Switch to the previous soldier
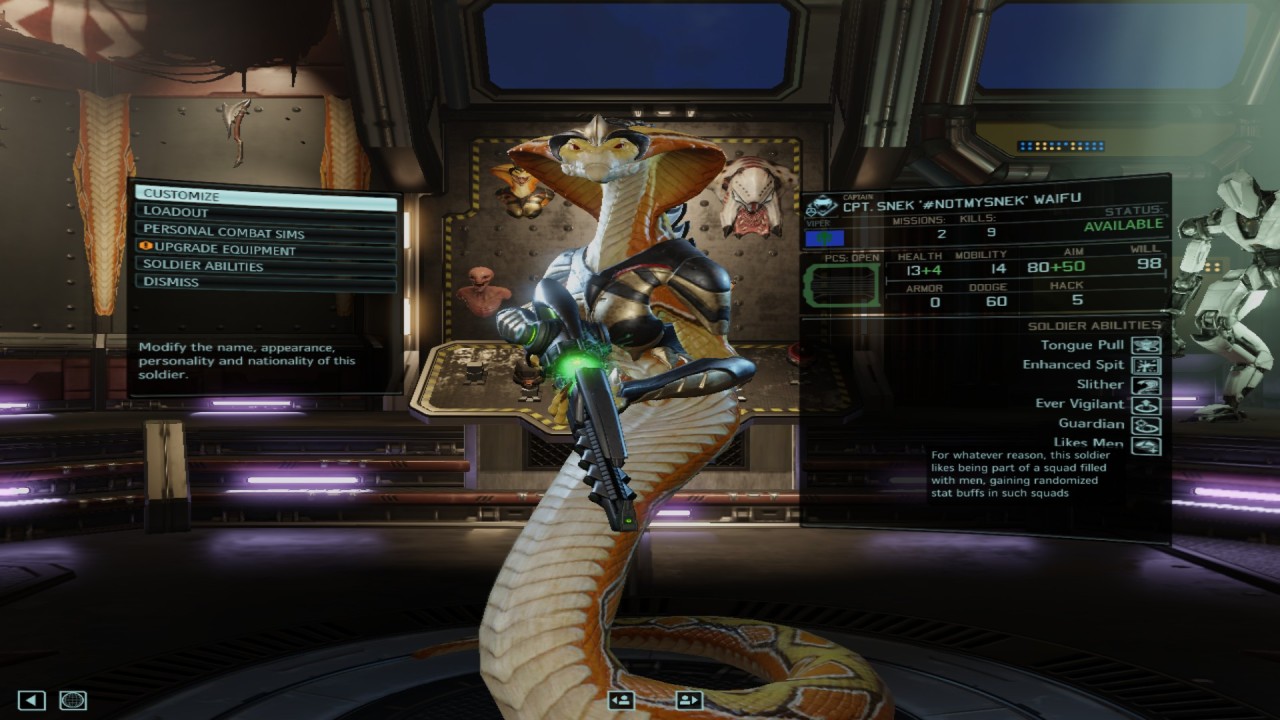 coord(621,700)
